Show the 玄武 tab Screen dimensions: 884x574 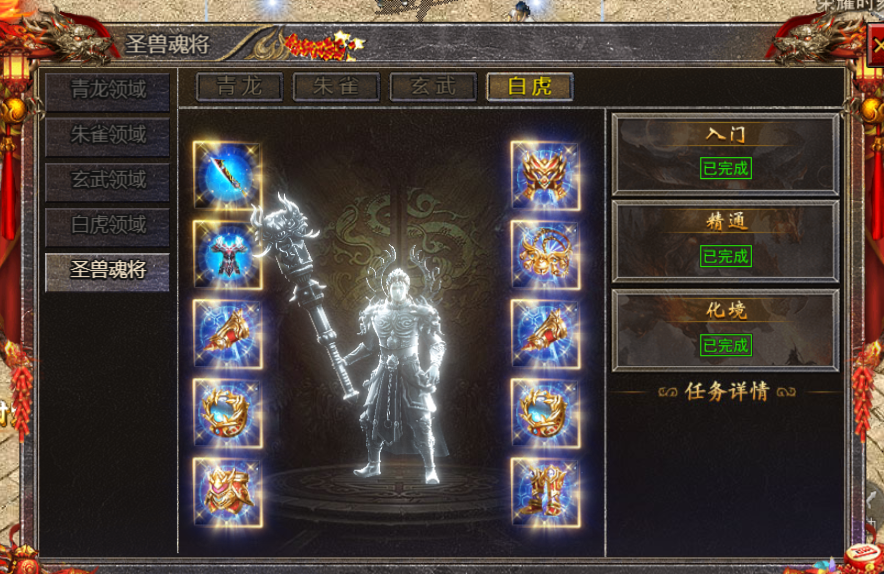click(x=432, y=86)
